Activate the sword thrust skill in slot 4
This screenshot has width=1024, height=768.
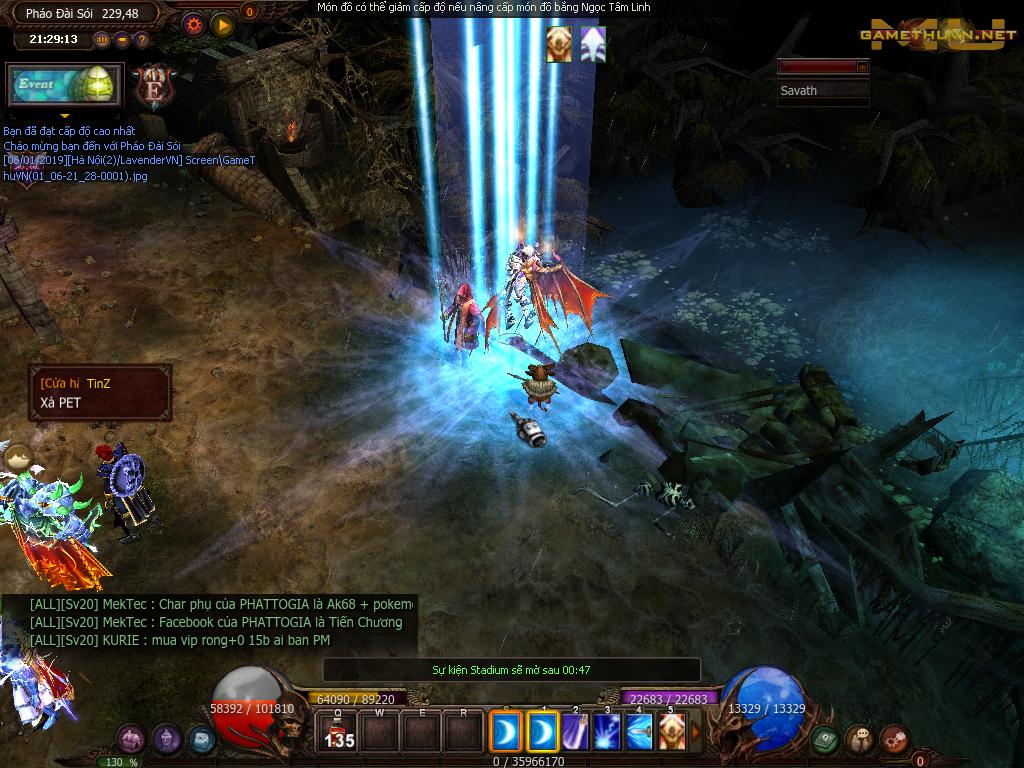639,733
